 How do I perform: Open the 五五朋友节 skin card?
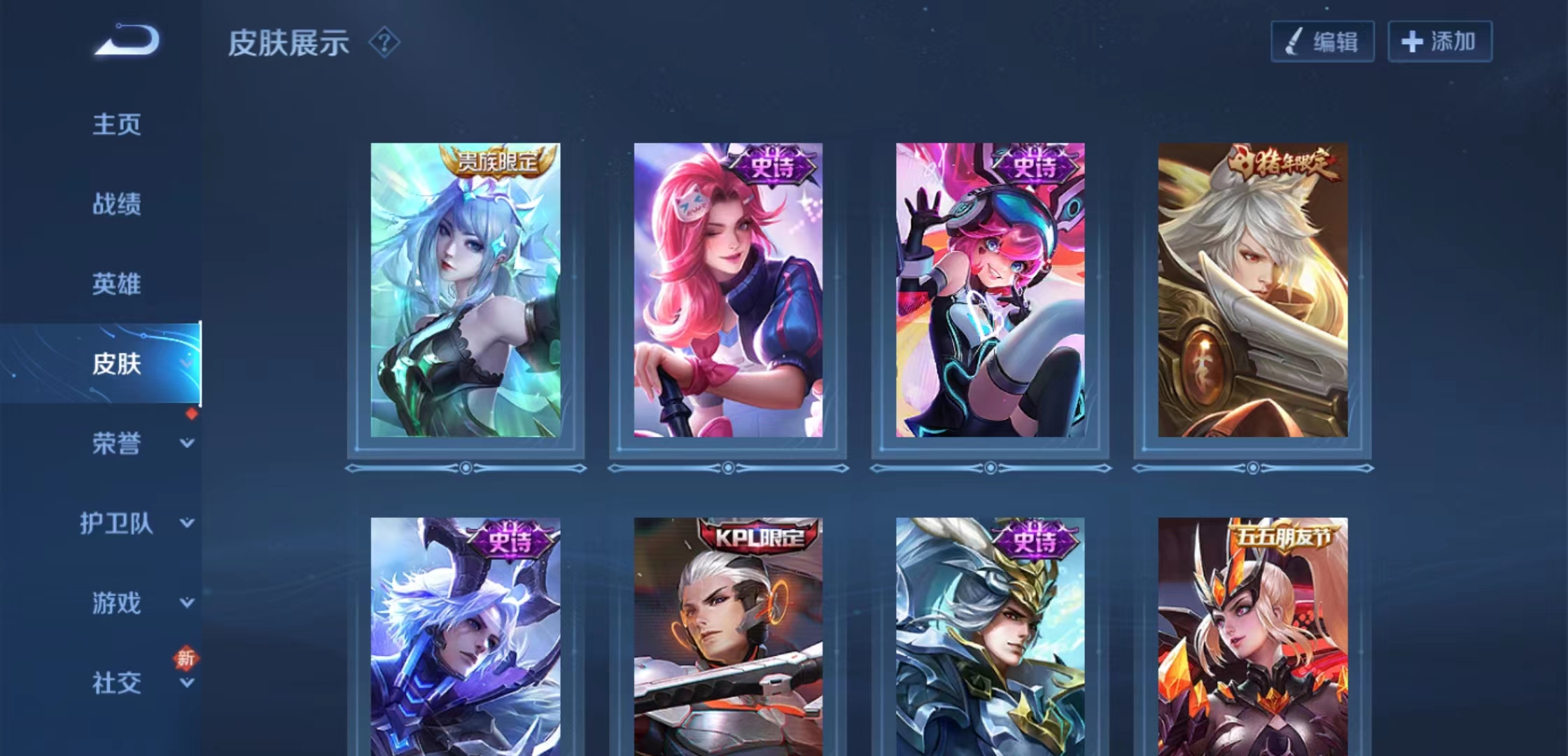(1253, 637)
